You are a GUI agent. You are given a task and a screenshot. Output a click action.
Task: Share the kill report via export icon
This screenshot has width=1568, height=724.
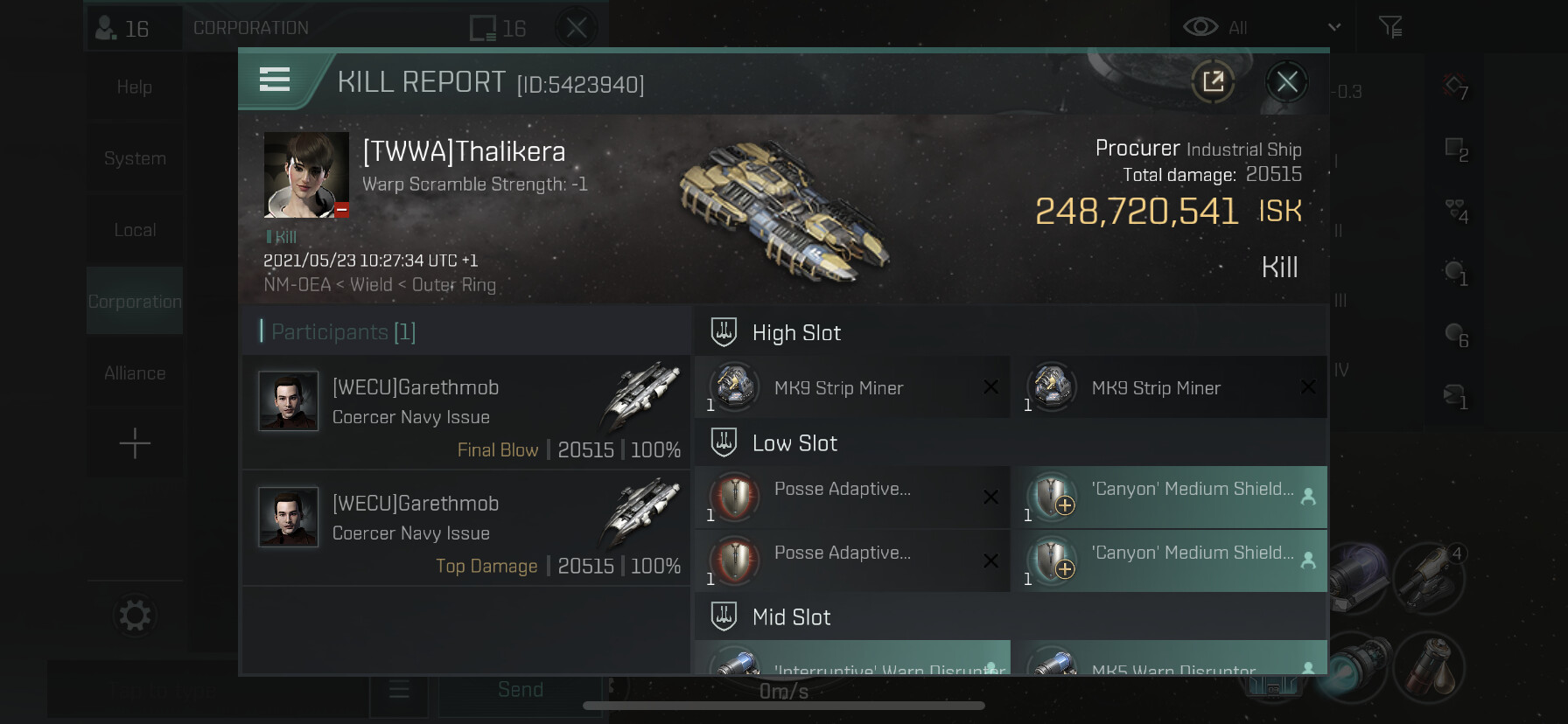(x=1213, y=82)
